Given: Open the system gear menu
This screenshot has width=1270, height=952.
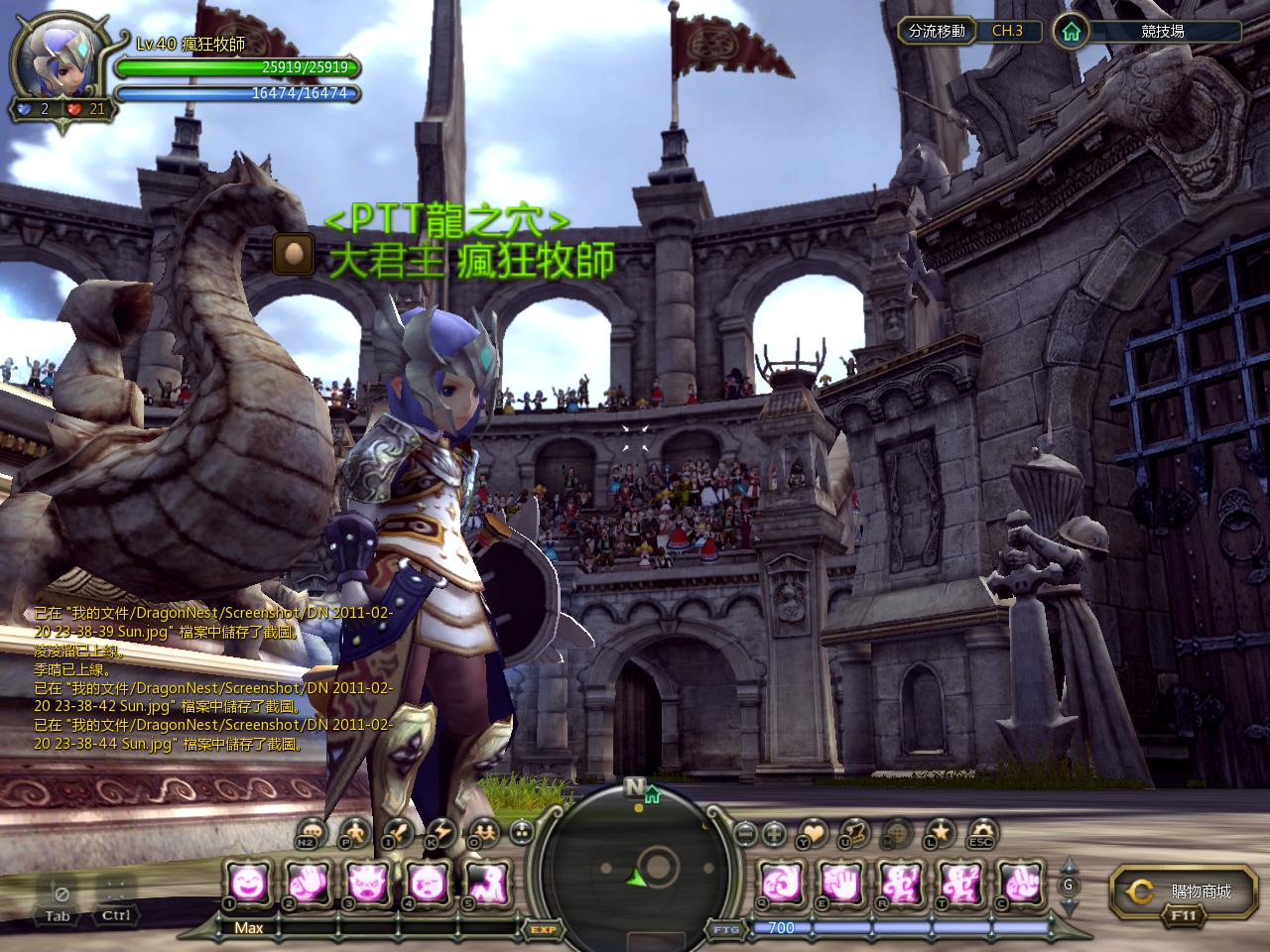Looking at the screenshot, I should click(982, 831).
